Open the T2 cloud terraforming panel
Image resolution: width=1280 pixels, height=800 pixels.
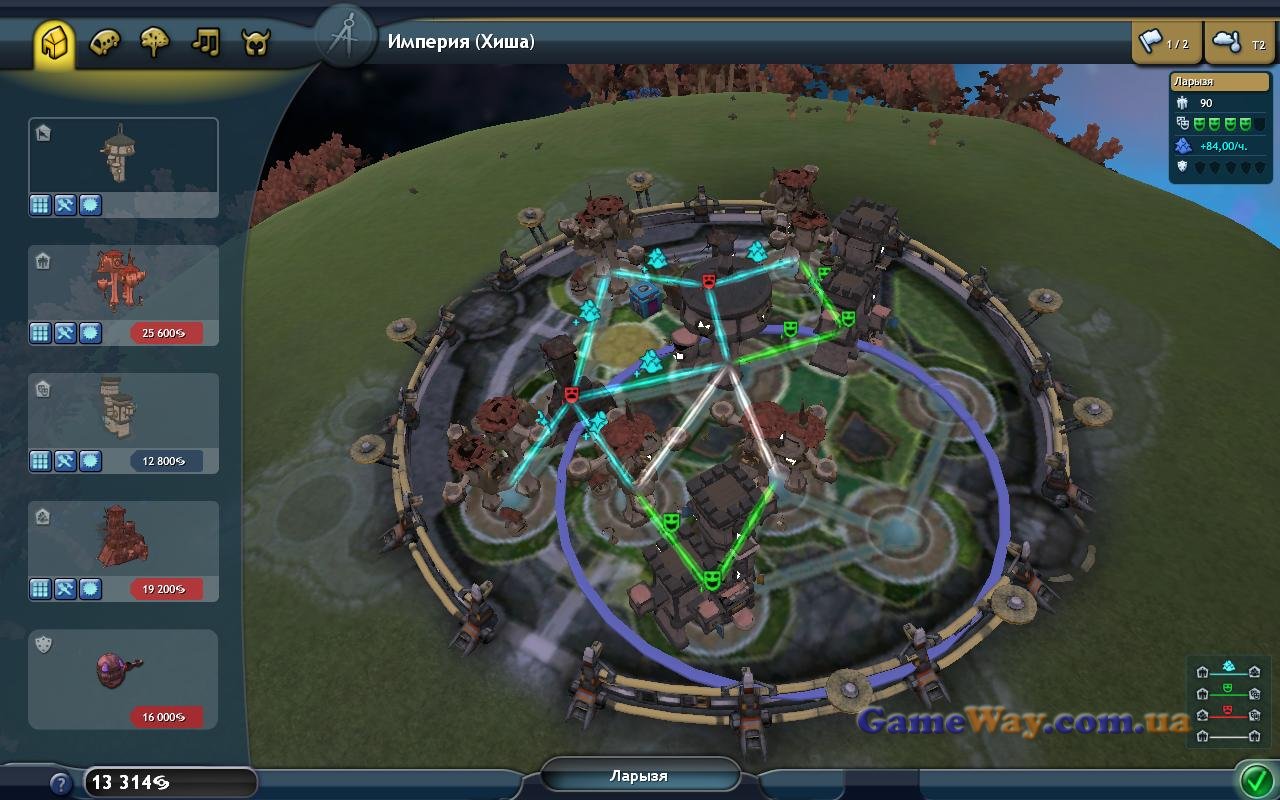[x=1240, y=43]
